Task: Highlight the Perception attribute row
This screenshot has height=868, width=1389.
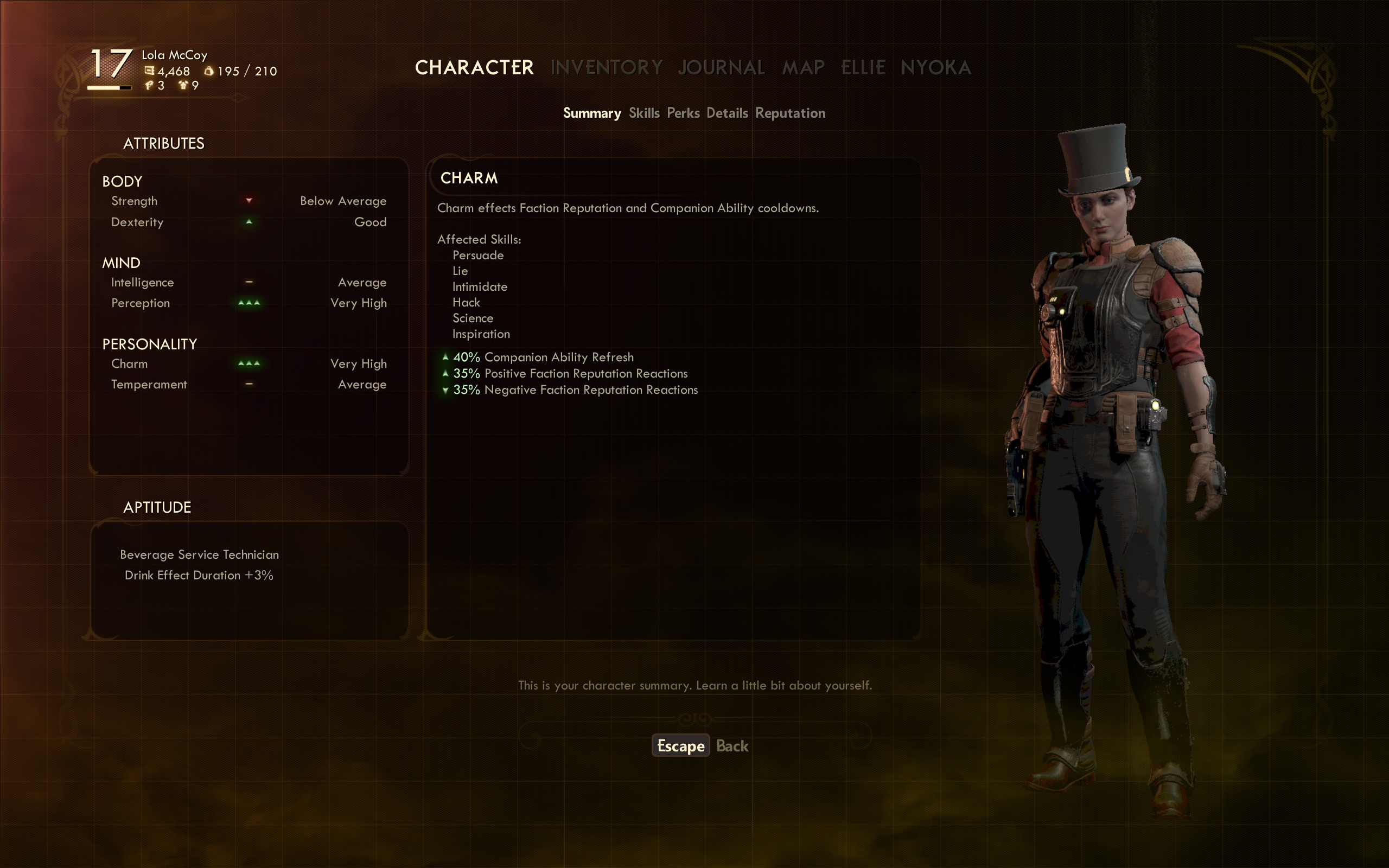Action: coord(249,303)
